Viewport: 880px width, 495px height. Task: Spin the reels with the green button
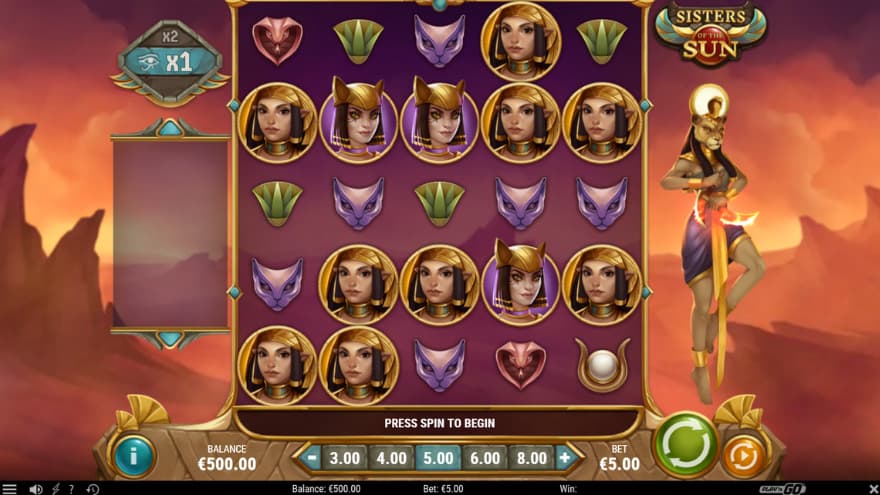(x=685, y=444)
